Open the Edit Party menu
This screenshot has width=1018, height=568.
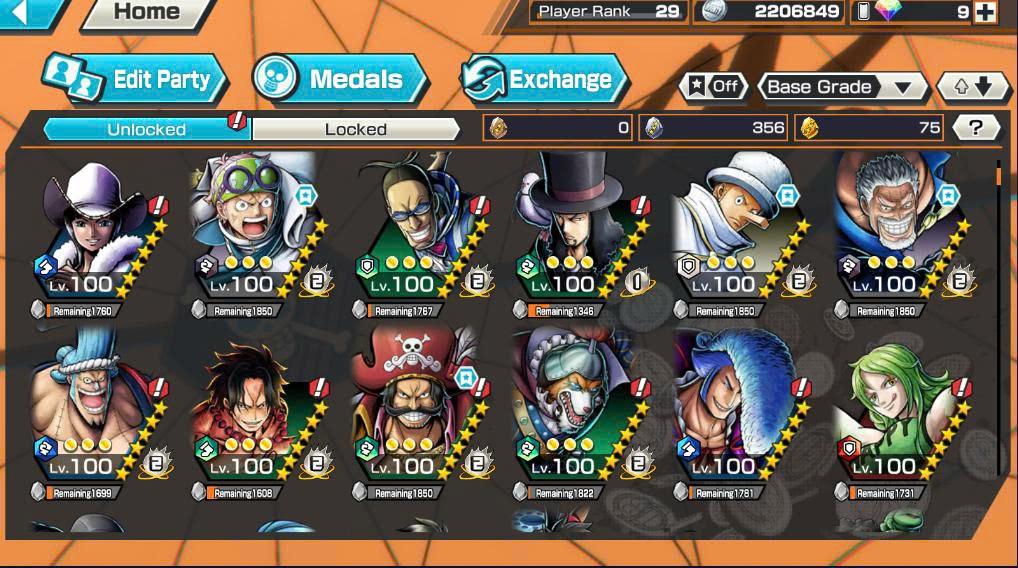[136, 80]
